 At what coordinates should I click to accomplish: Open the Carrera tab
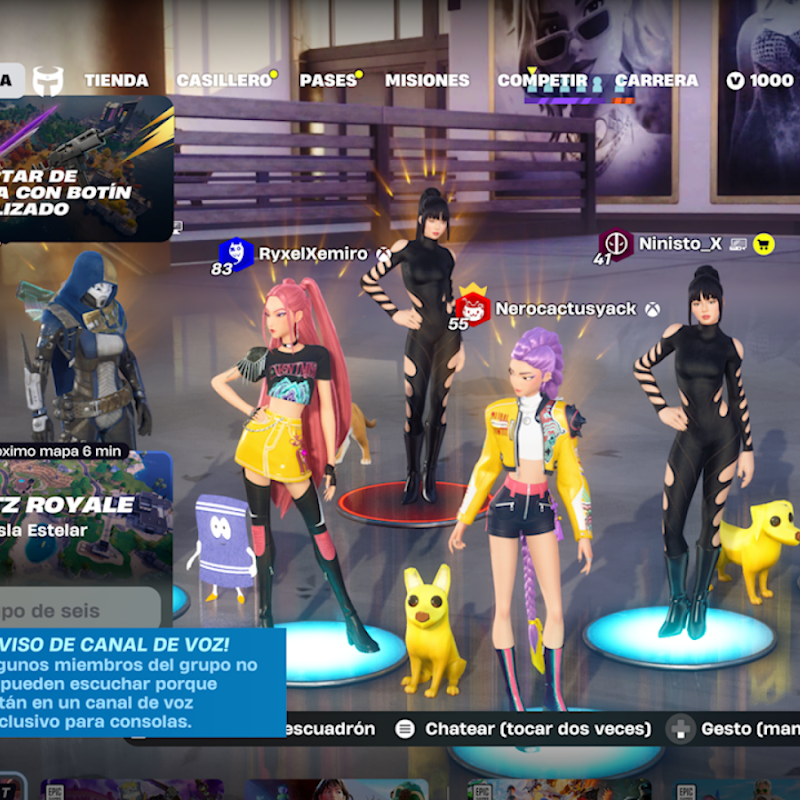pos(656,80)
